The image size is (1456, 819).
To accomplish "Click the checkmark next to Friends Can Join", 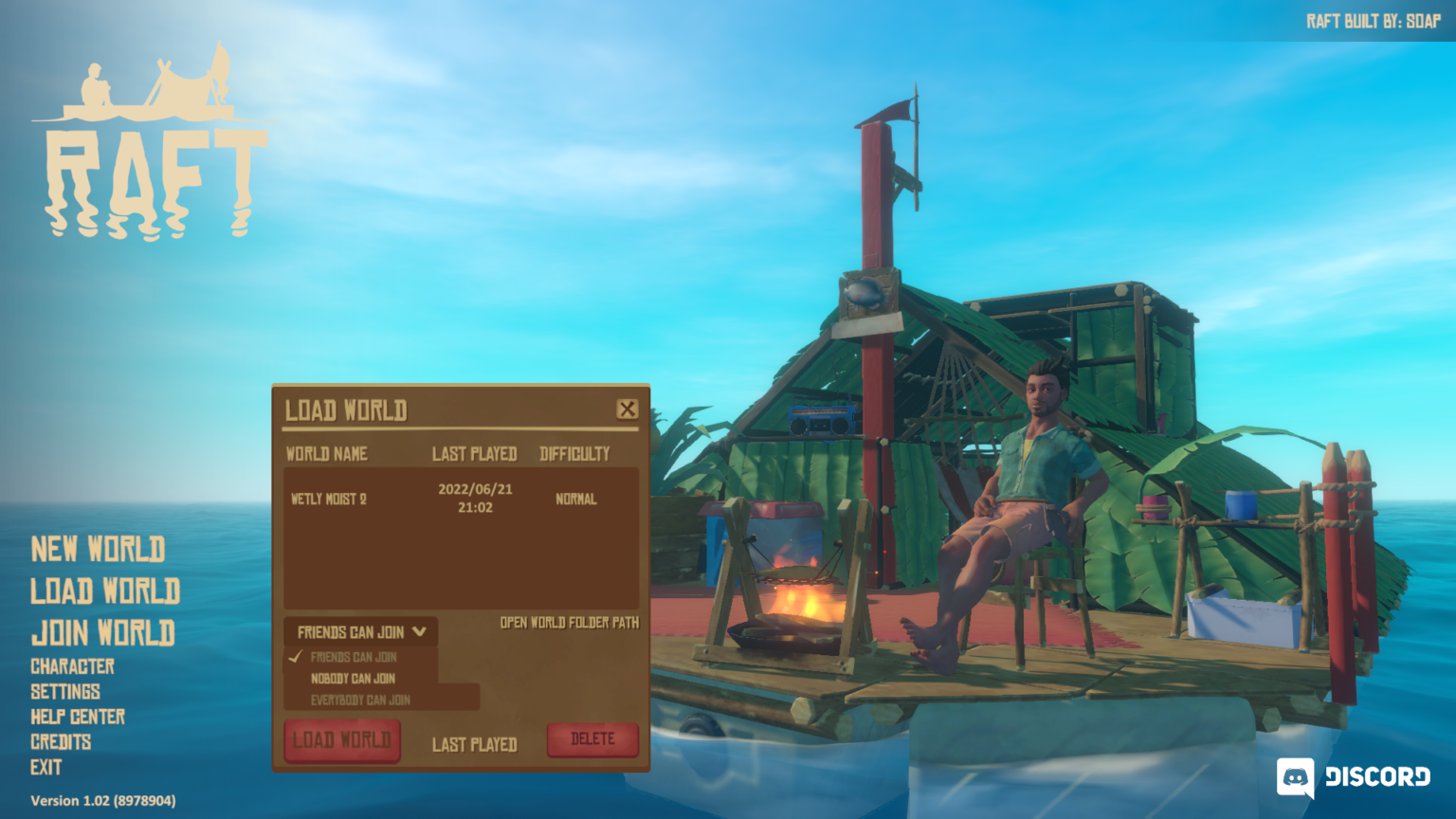I will point(295,656).
